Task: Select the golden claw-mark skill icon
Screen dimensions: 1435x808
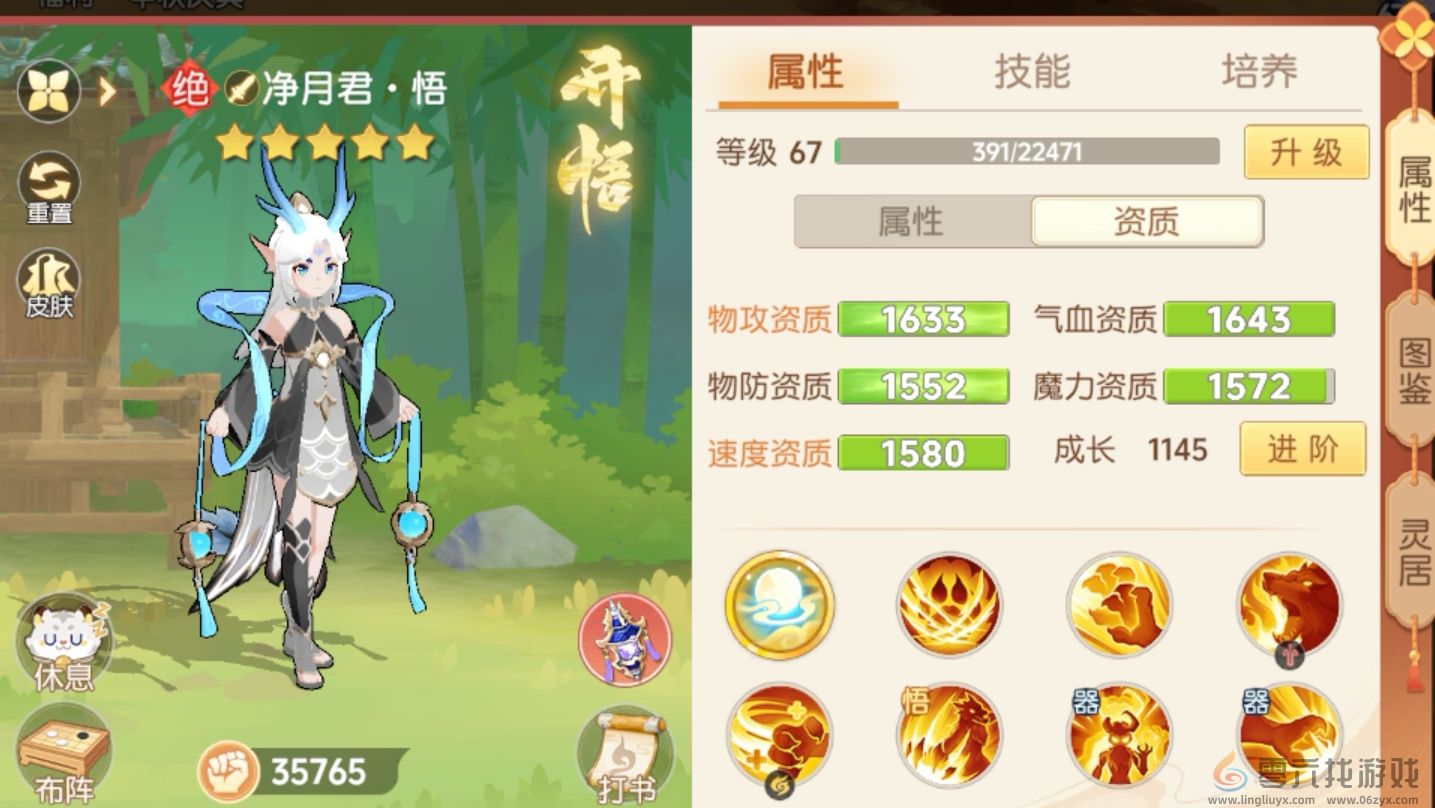Action: pos(1118,605)
